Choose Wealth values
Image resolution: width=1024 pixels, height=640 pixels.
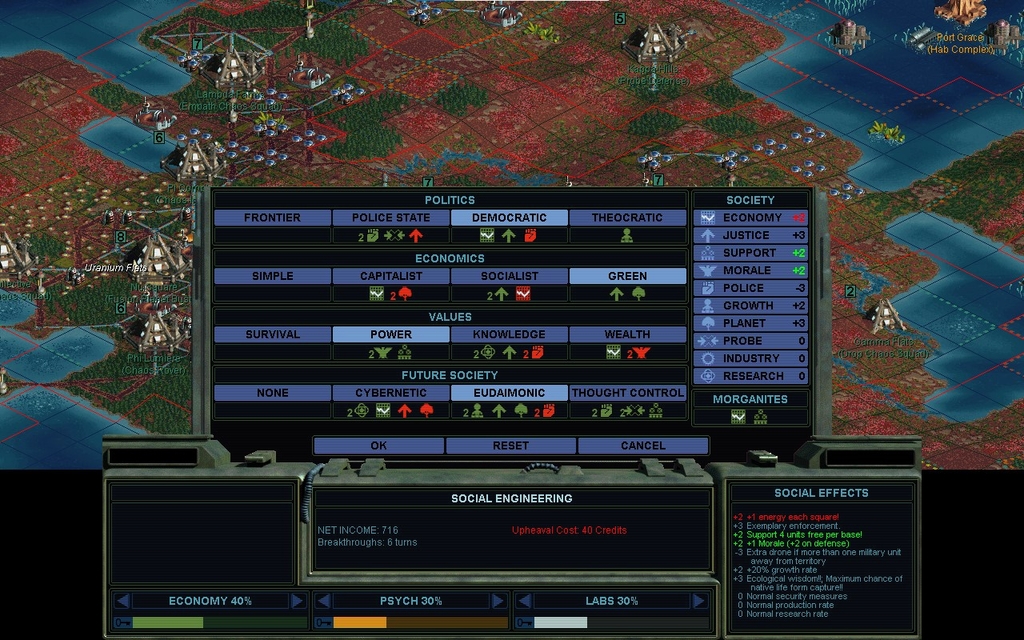coord(627,334)
